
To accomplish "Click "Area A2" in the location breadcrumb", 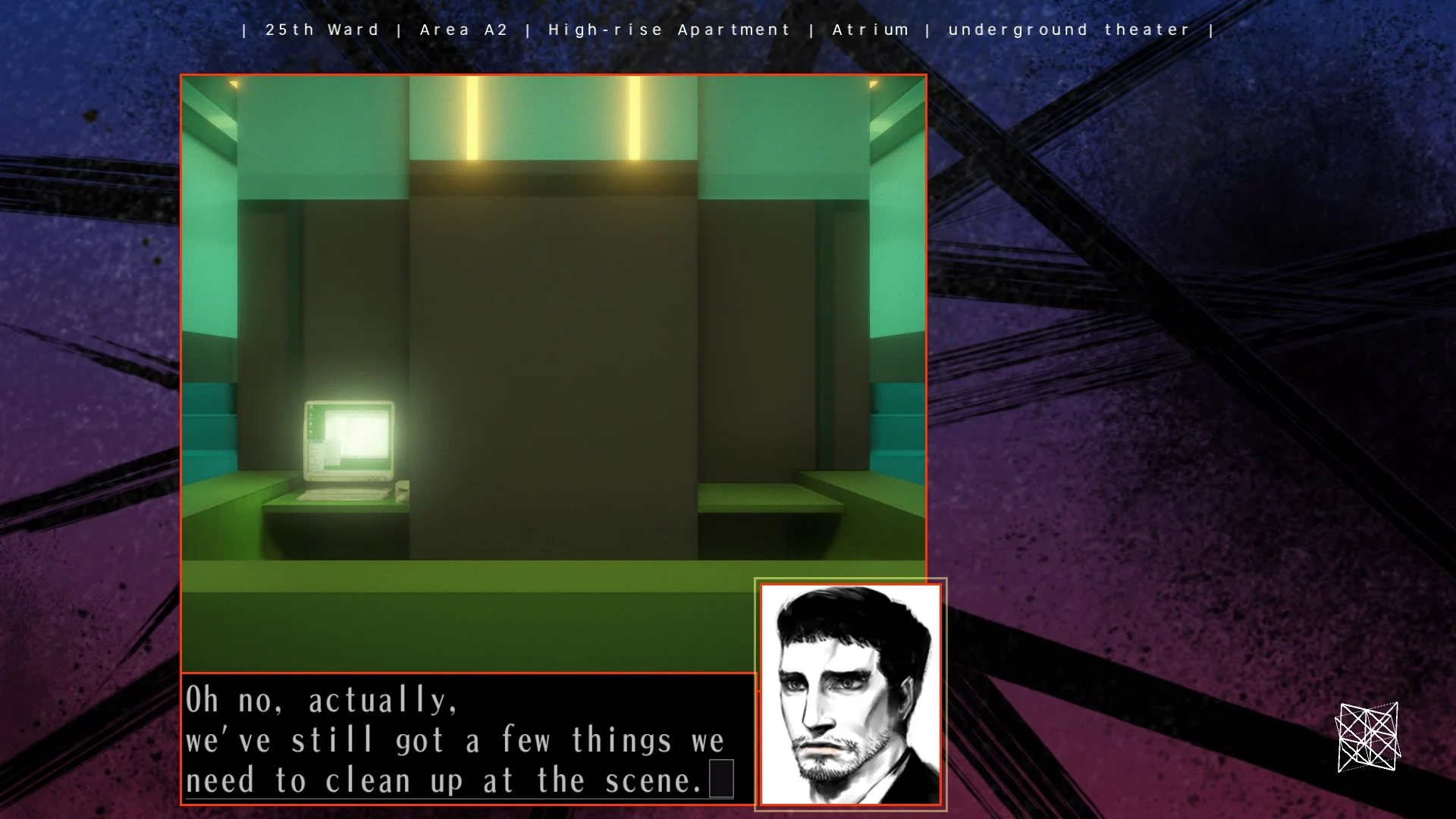I will [x=464, y=30].
